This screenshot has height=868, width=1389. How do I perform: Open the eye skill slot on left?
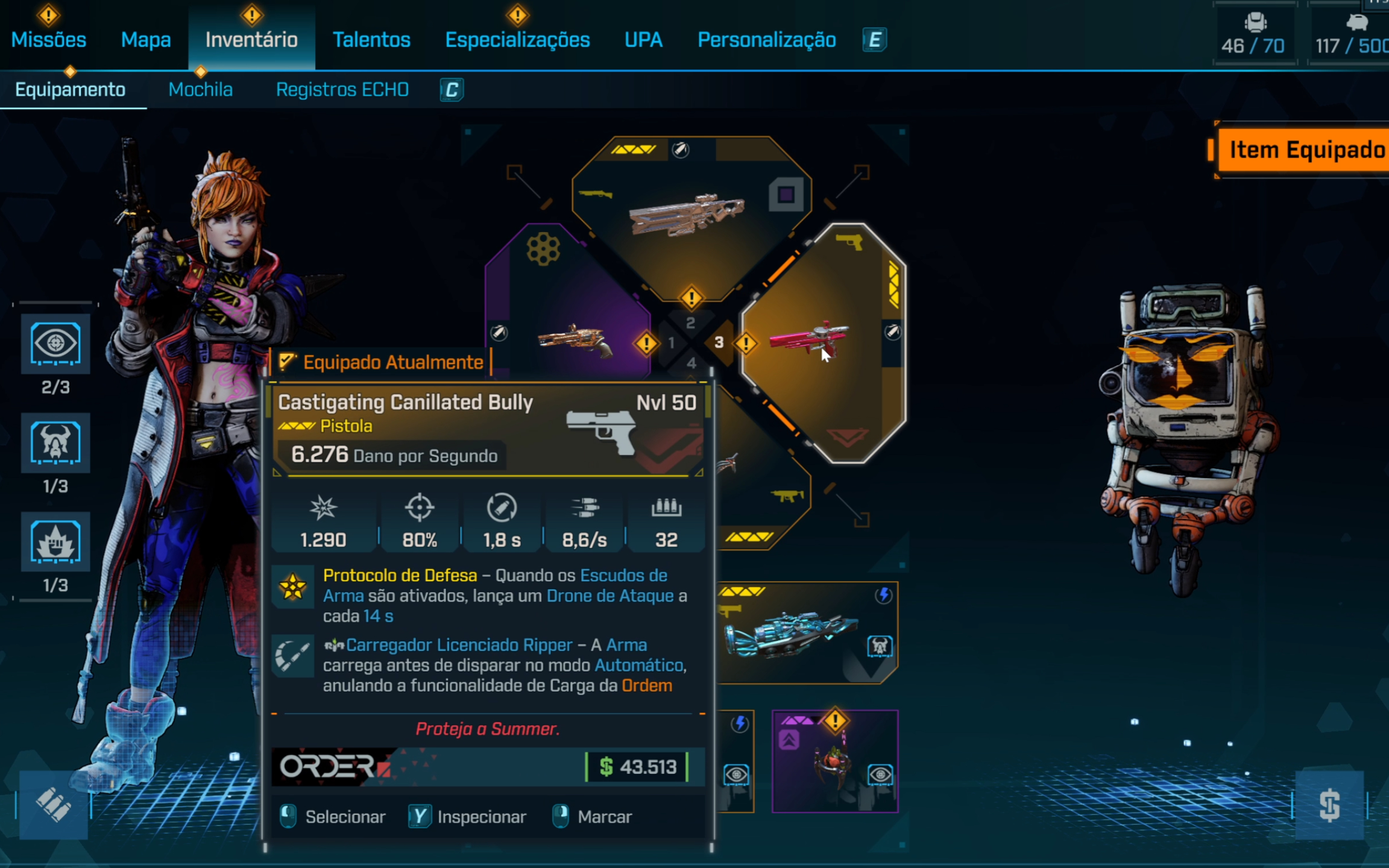(55, 344)
